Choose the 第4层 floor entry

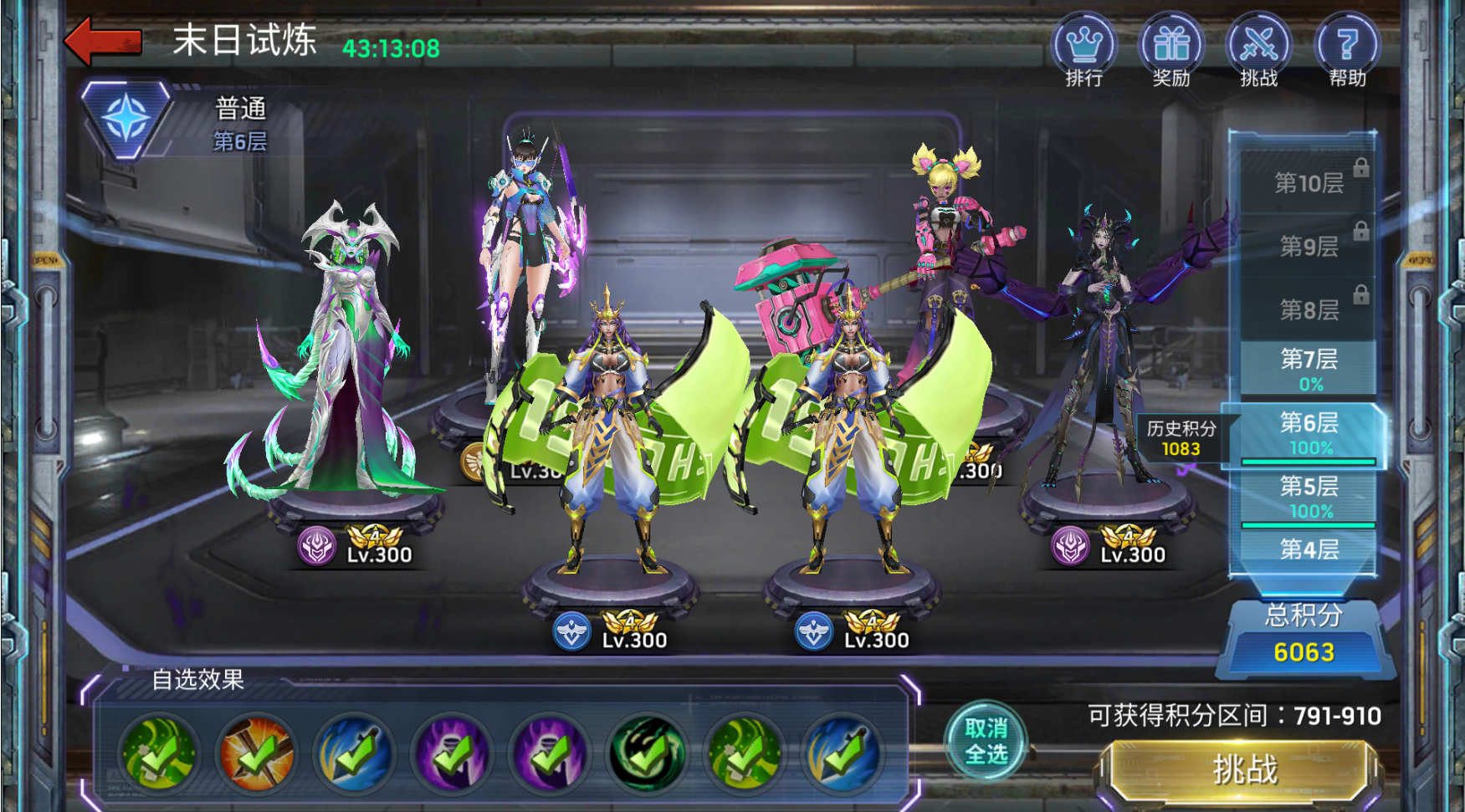(x=1309, y=549)
